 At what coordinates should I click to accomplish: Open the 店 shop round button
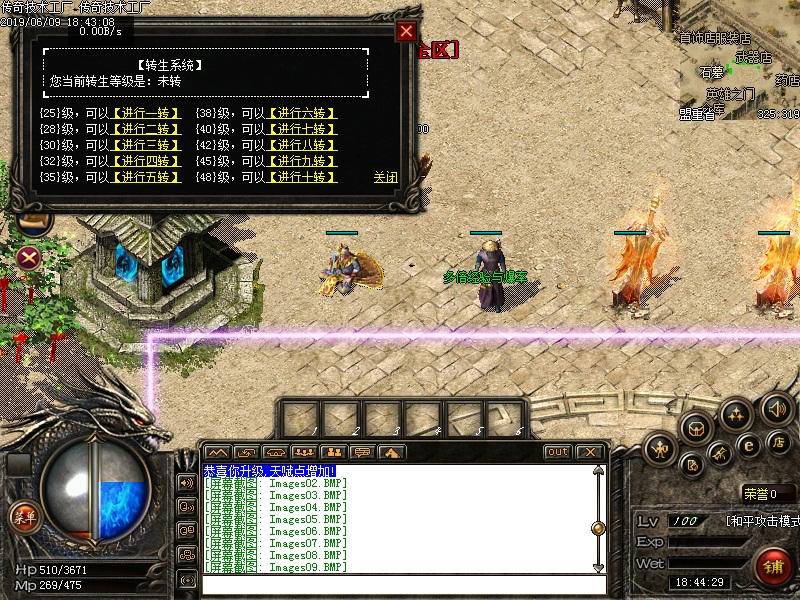[x=776, y=441]
